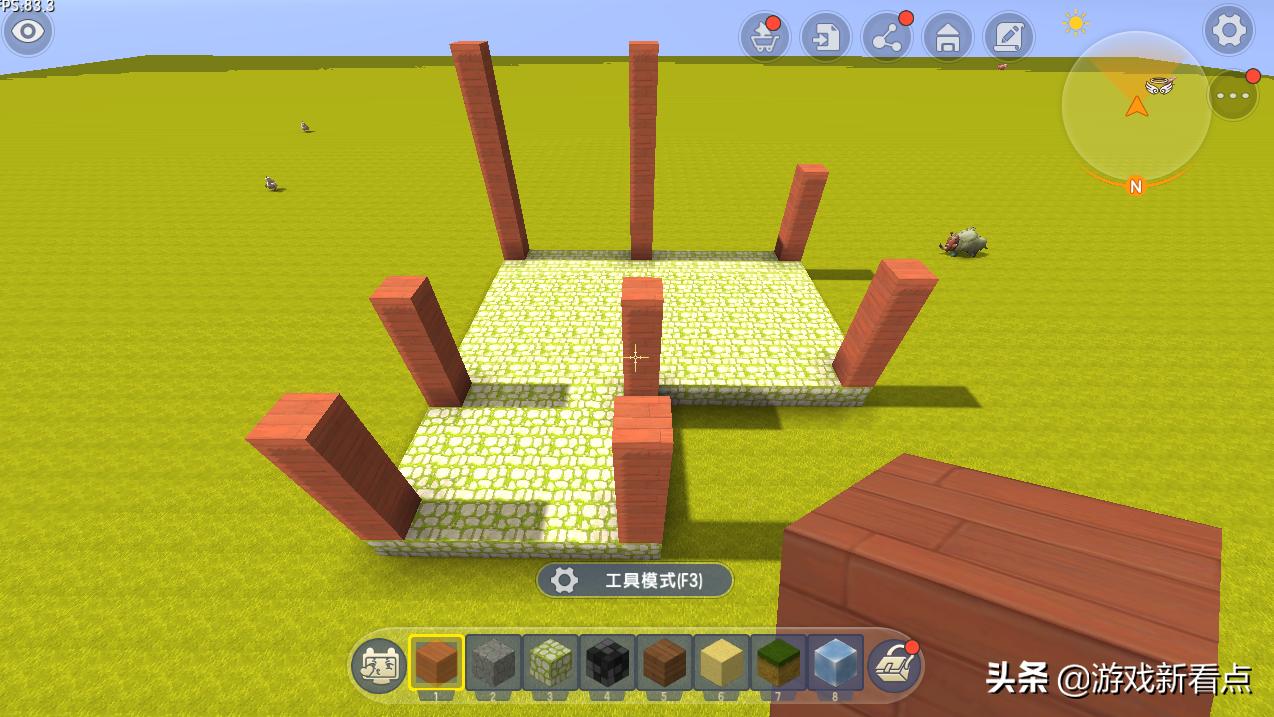
Task: Expand the three-dots more options button
Action: (1233, 95)
